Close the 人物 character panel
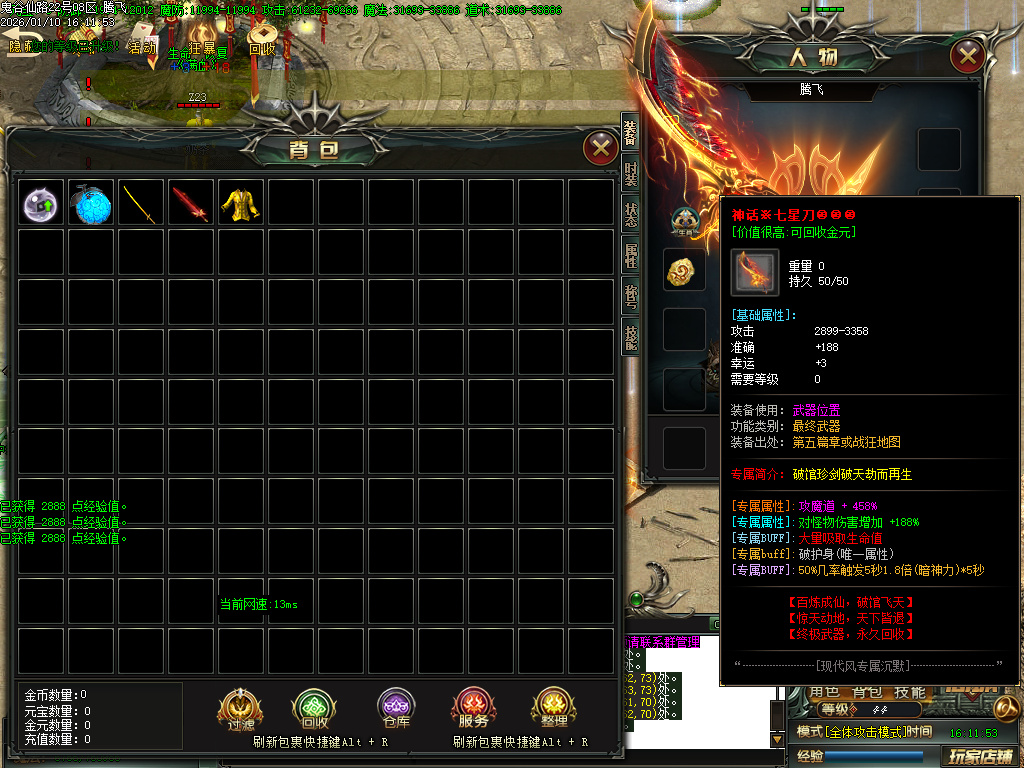 coord(967,55)
